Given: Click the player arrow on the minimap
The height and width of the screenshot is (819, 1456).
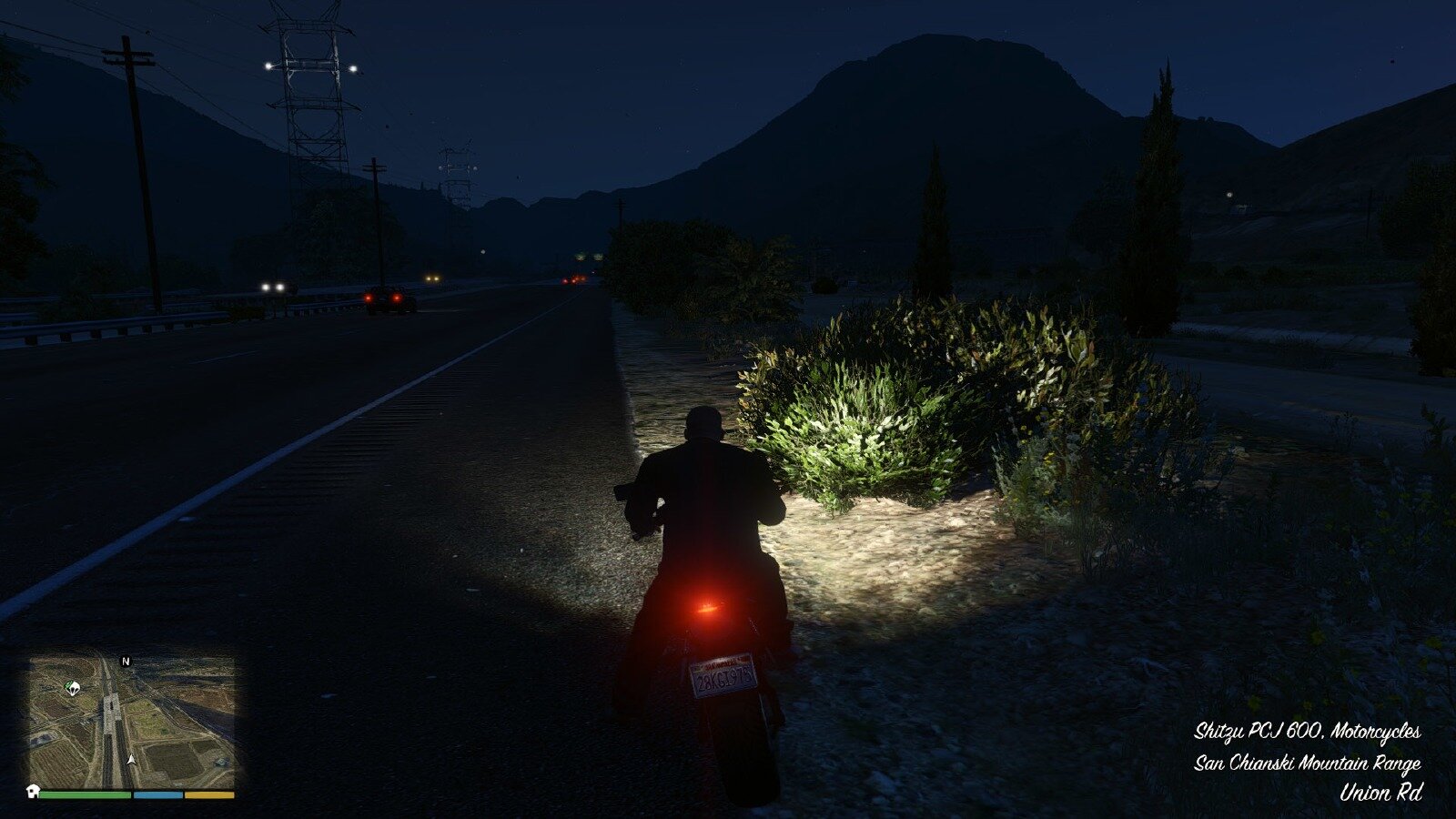Looking at the screenshot, I should (x=133, y=759).
